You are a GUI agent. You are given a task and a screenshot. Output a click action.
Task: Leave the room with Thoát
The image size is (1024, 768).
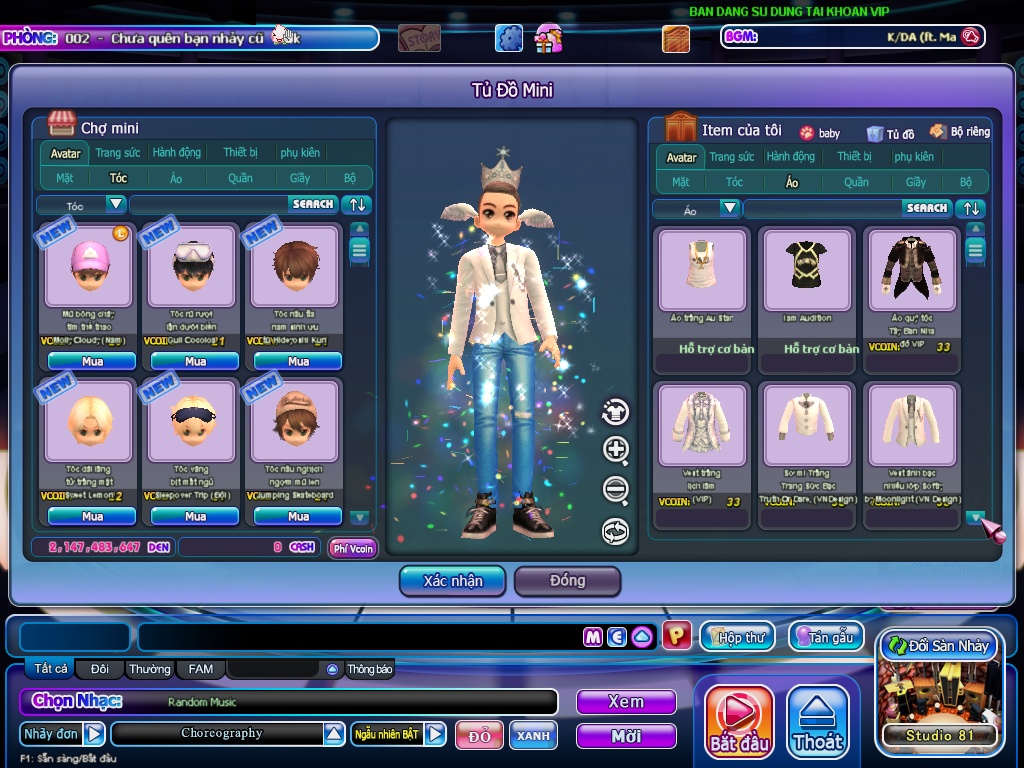818,721
